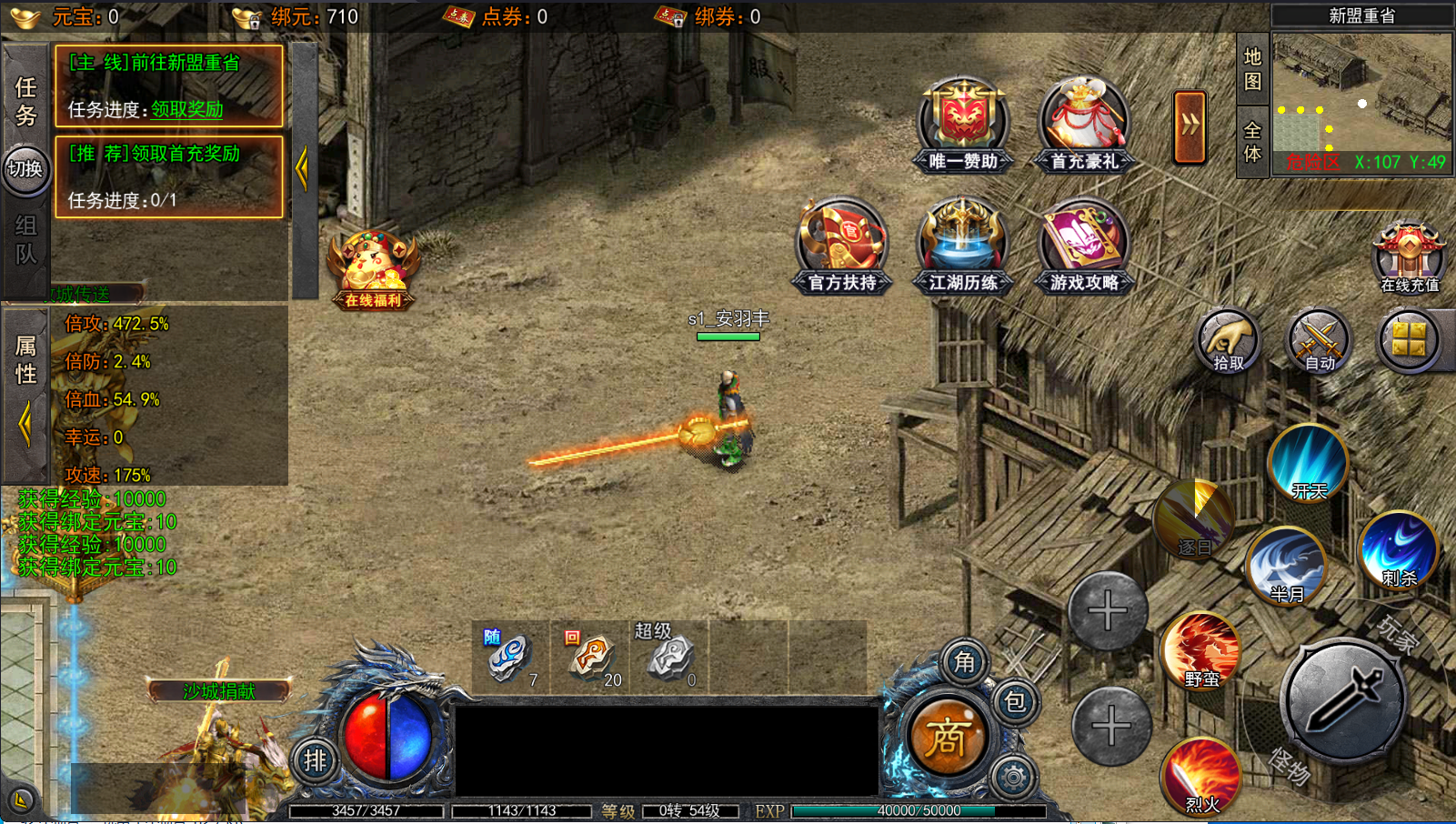The width and height of the screenshot is (1456, 824).
Task: Open the 官方扶持 official support menu
Action: (842, 246)
